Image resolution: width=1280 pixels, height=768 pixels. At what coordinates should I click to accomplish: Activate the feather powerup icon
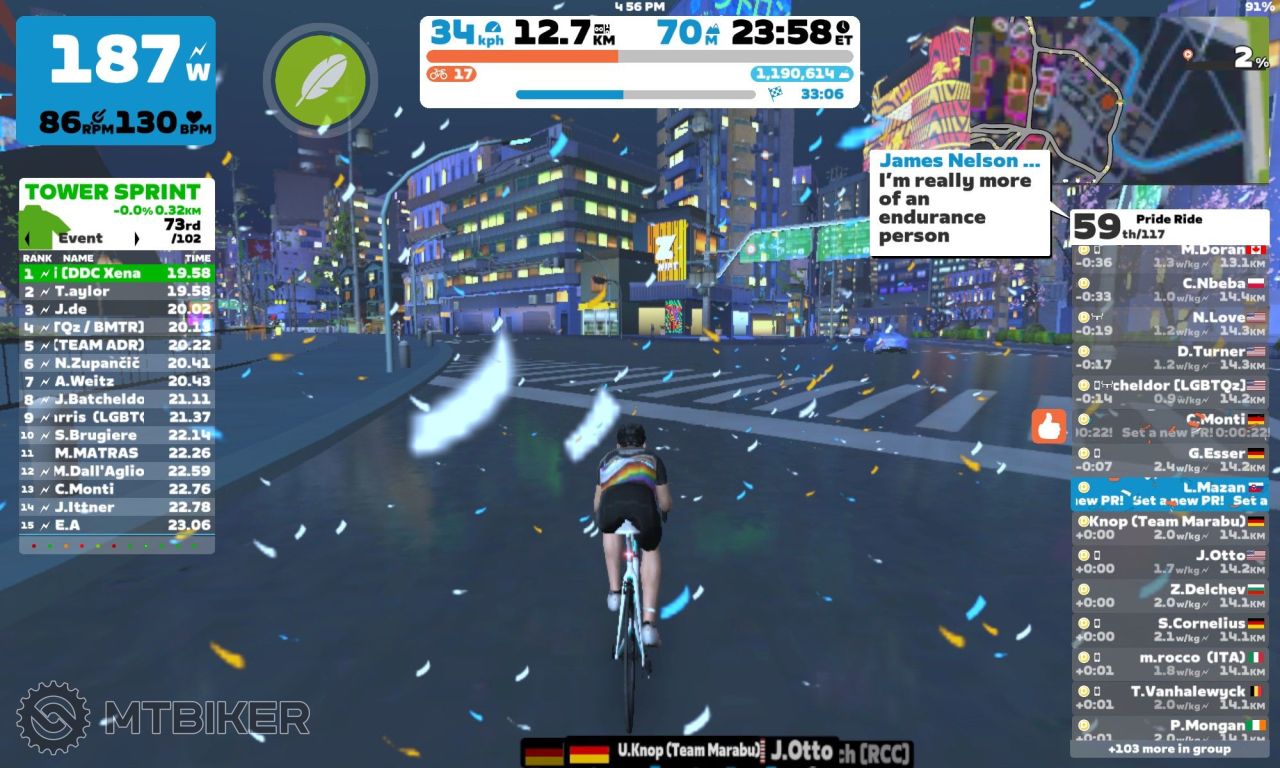pyautogui.click(x=320, y=79)
